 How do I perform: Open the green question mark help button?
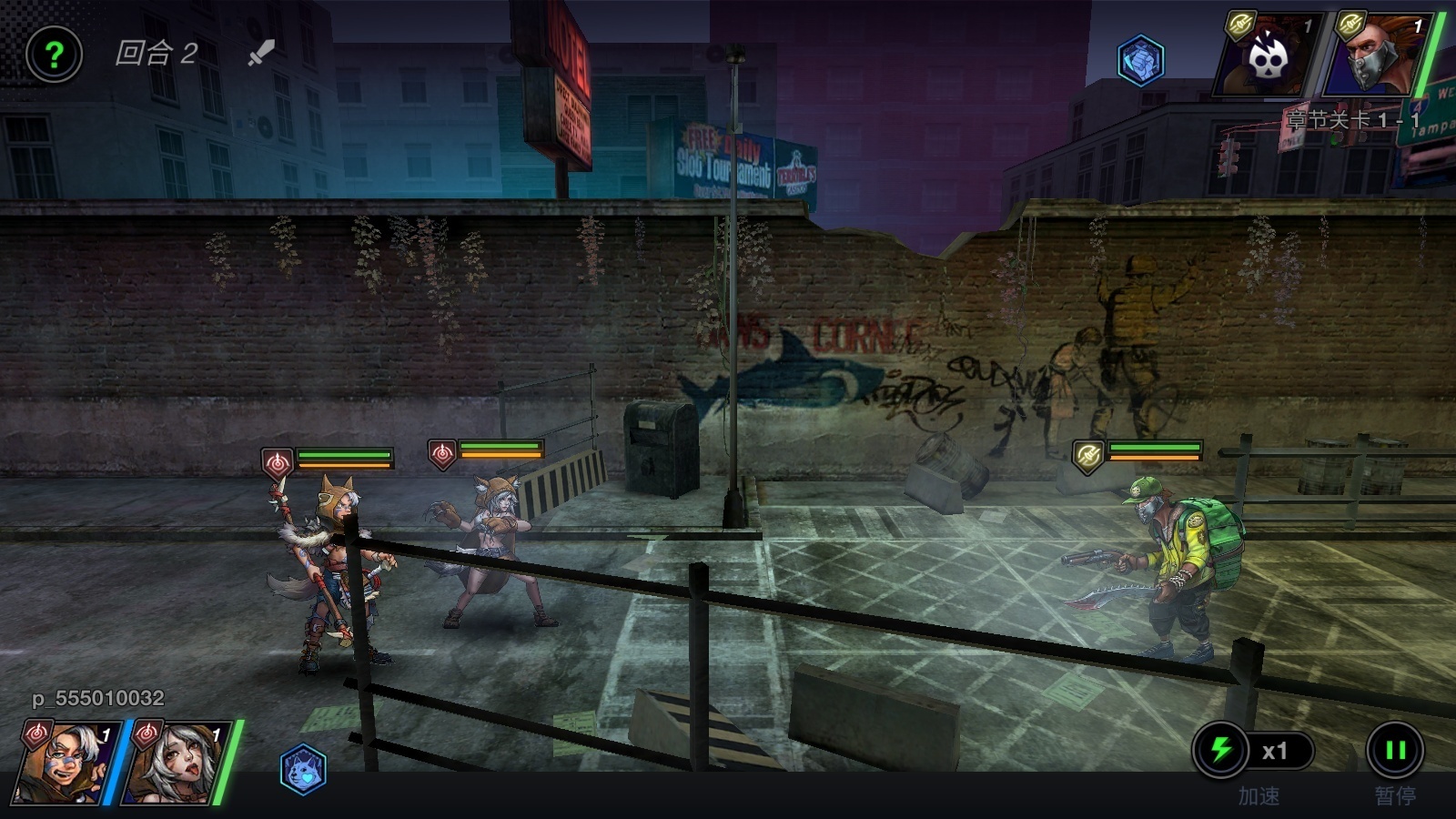pos(54,55)
